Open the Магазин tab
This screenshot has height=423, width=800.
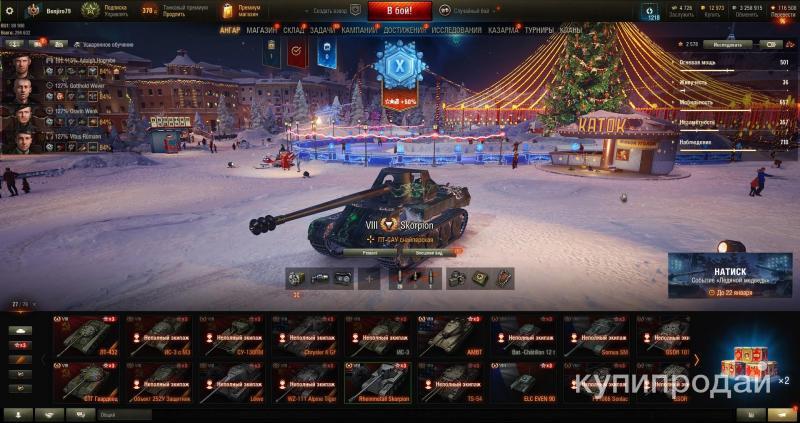pyautogui.click(x=262, y=30)
